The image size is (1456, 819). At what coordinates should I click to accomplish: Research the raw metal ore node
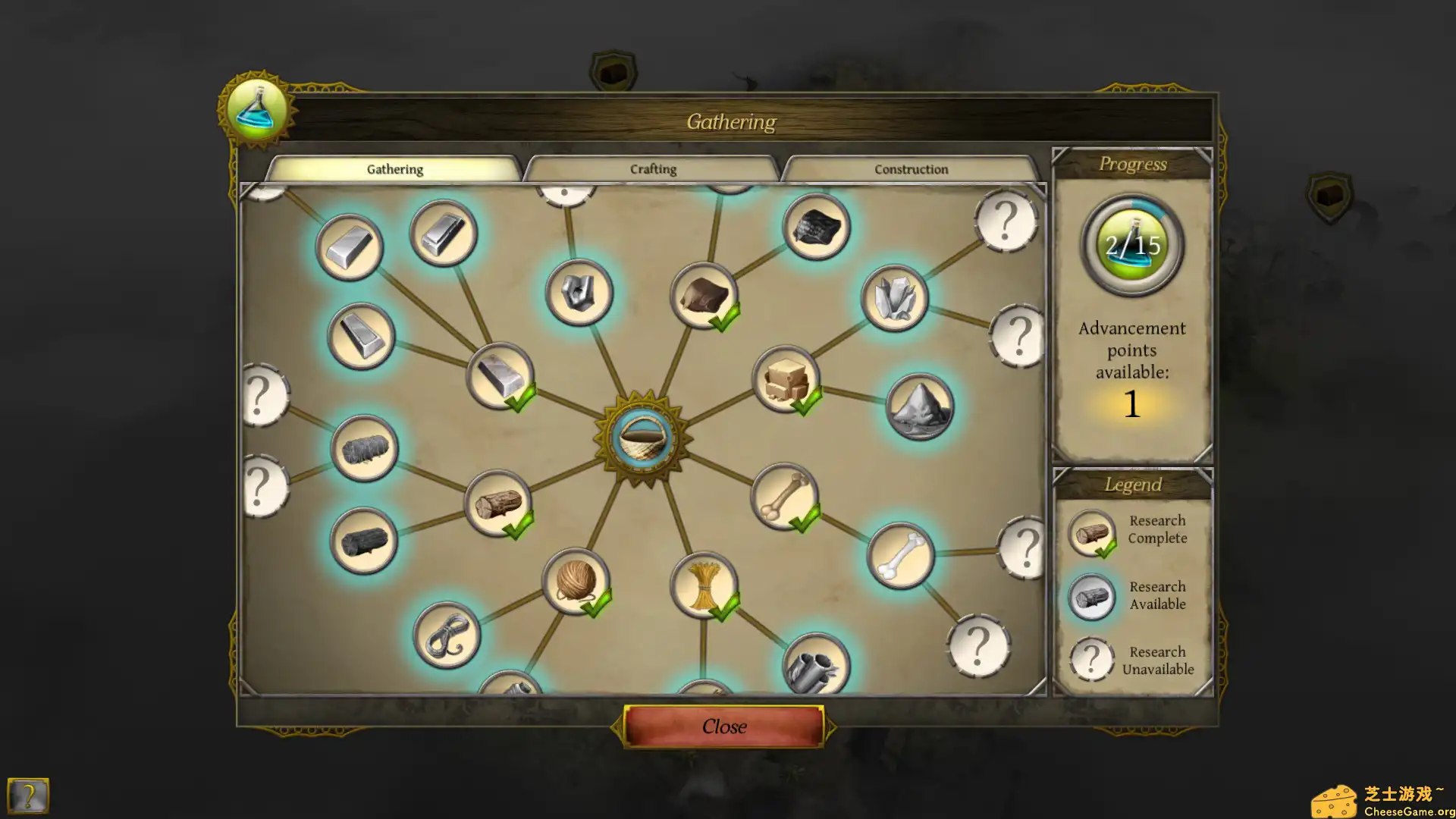click(x=579, y=293)
